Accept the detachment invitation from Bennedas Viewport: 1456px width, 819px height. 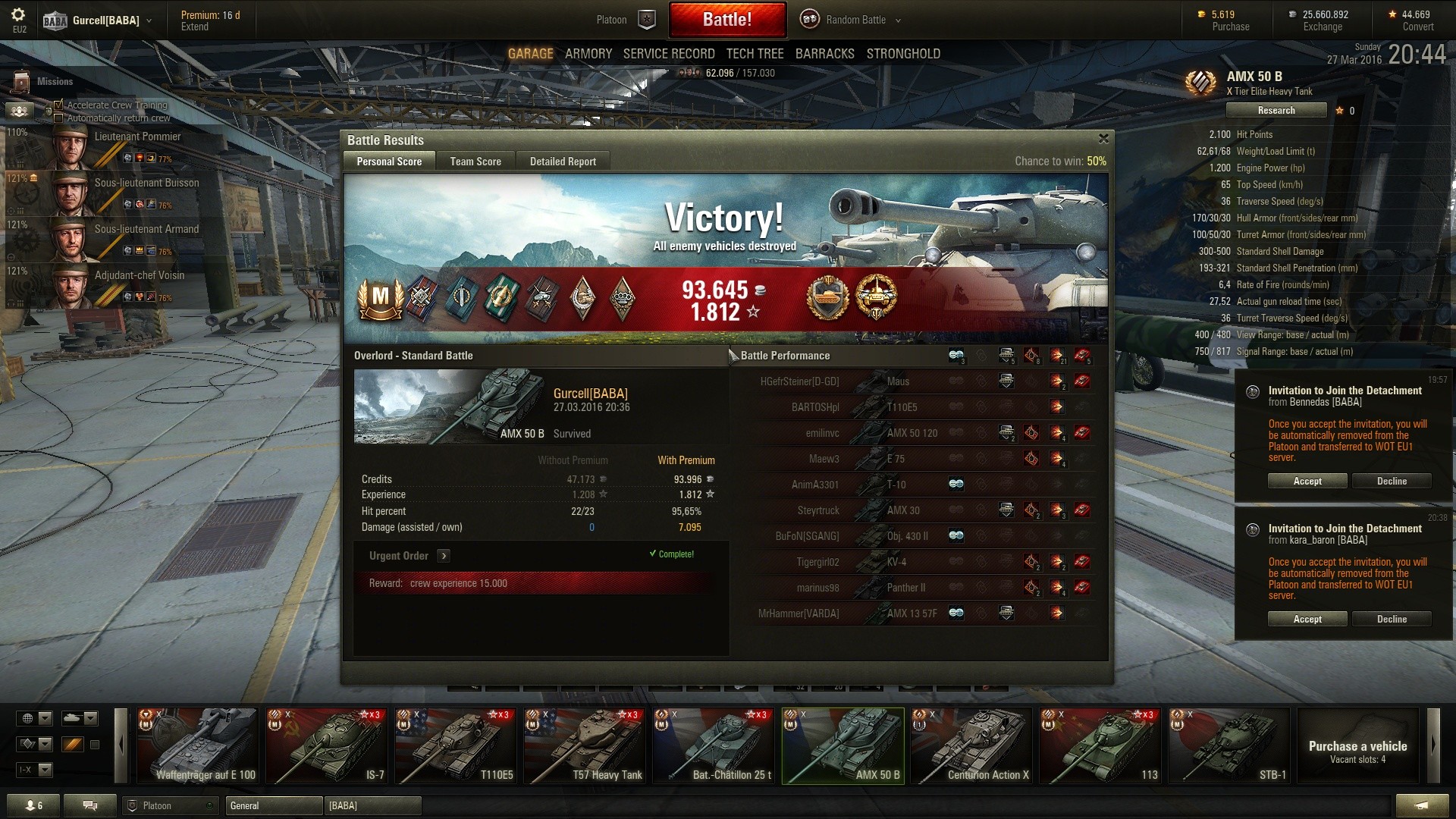1307,482
